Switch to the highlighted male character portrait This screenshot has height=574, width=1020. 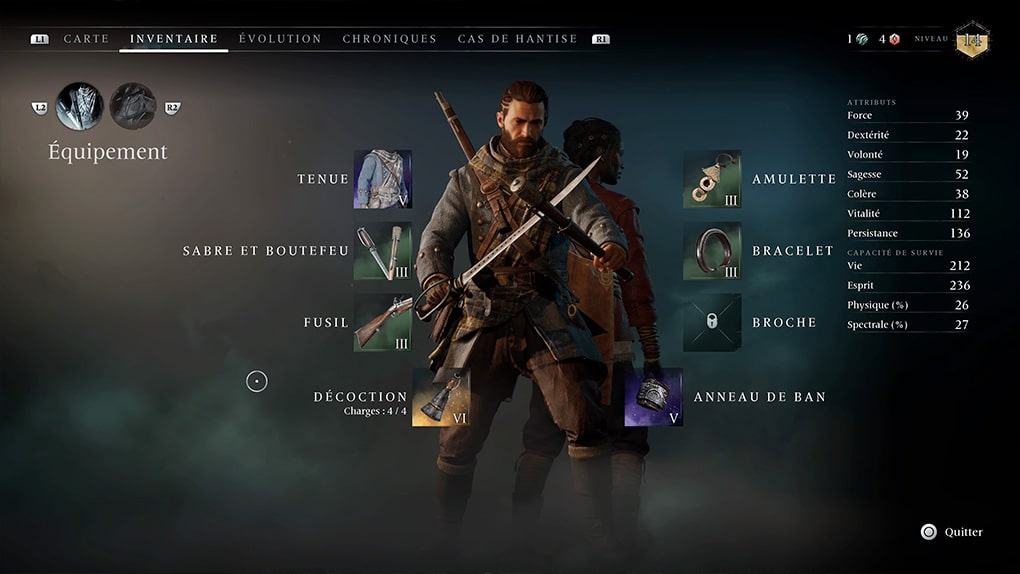(x=80, y=106)
